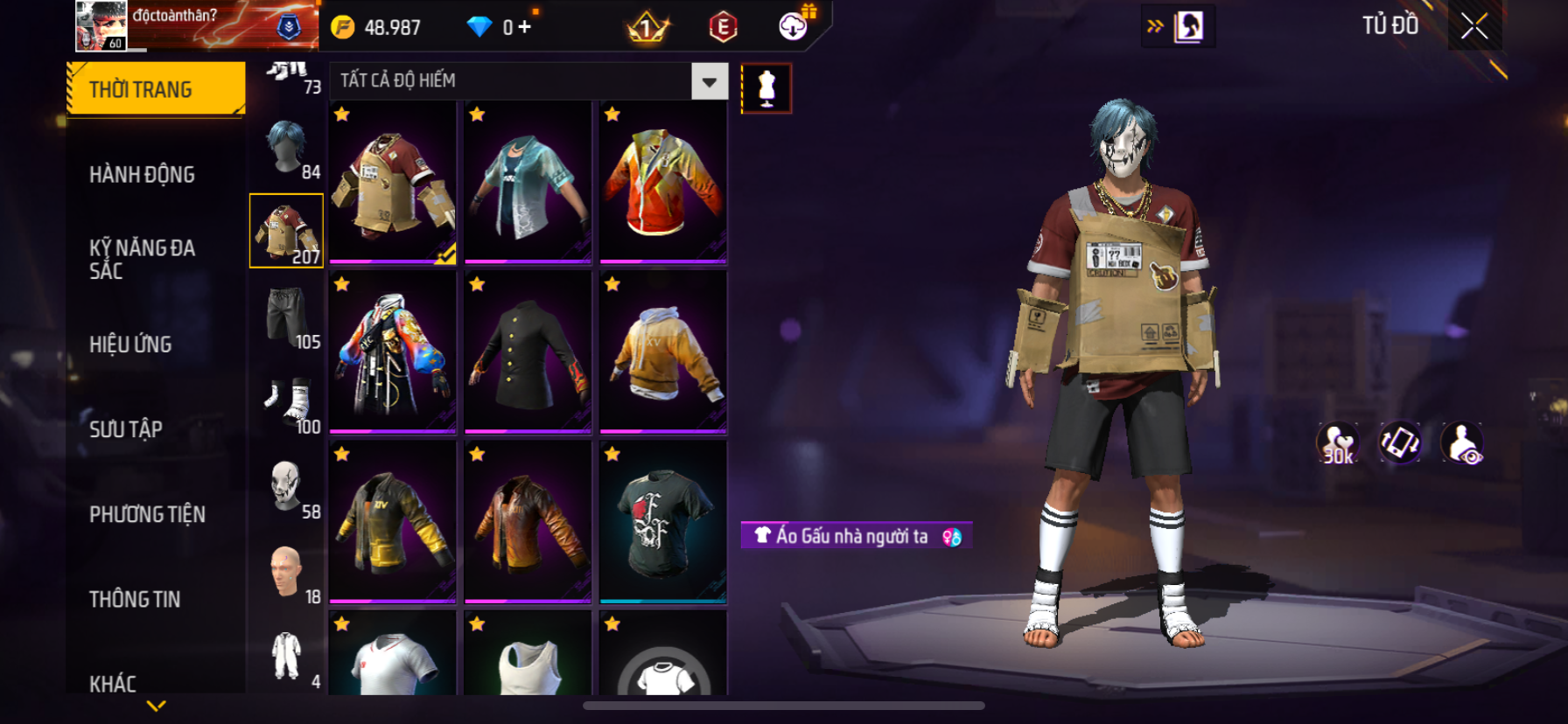1568x724 pixels.
Task: Switch to Kỹ Năng Đa Sắc tab
Action: tap(142, 259)
